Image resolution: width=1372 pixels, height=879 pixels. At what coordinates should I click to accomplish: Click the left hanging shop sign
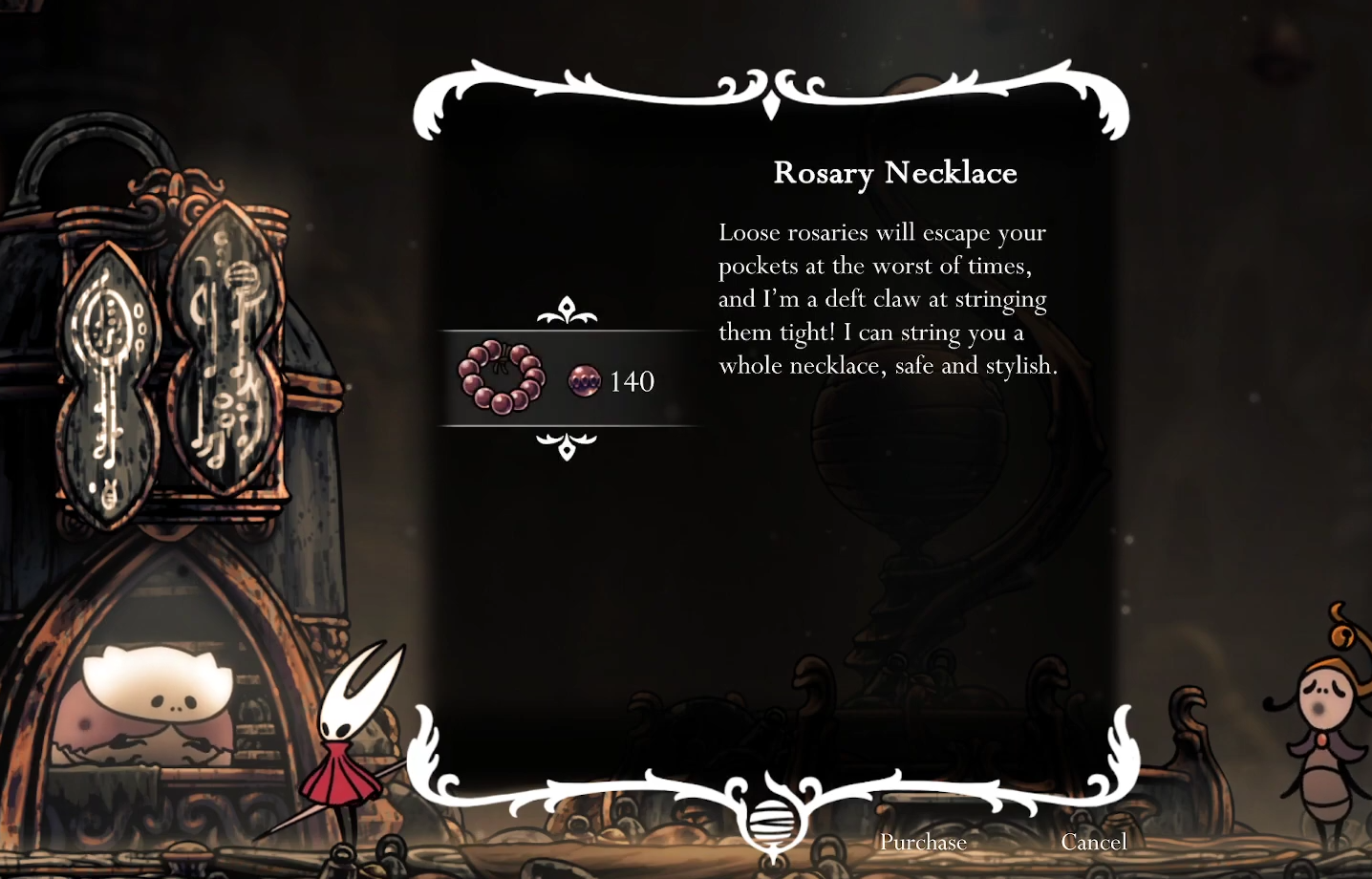point(112,382)
